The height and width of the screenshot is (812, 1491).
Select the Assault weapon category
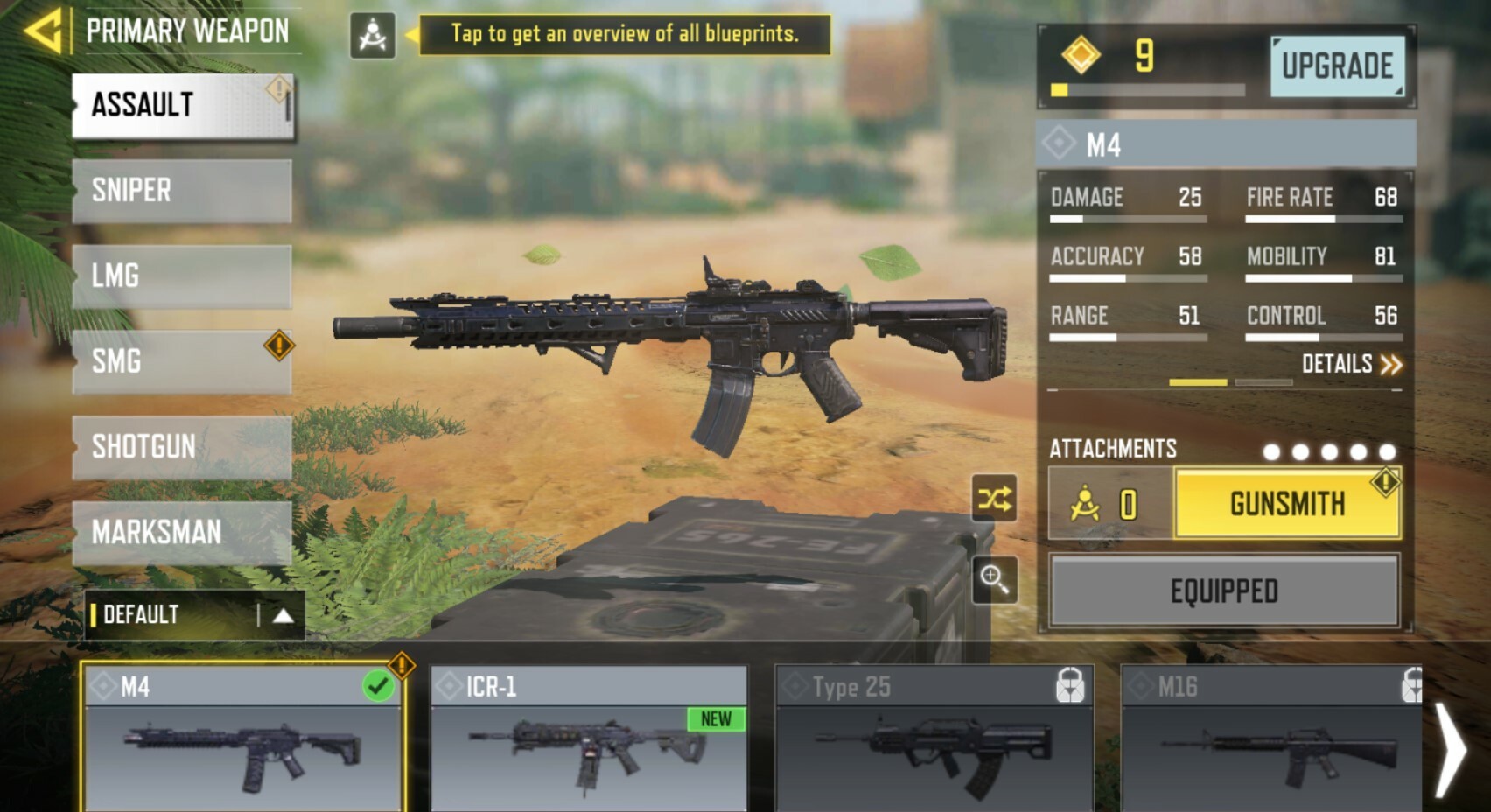click(x=182, y=106)
